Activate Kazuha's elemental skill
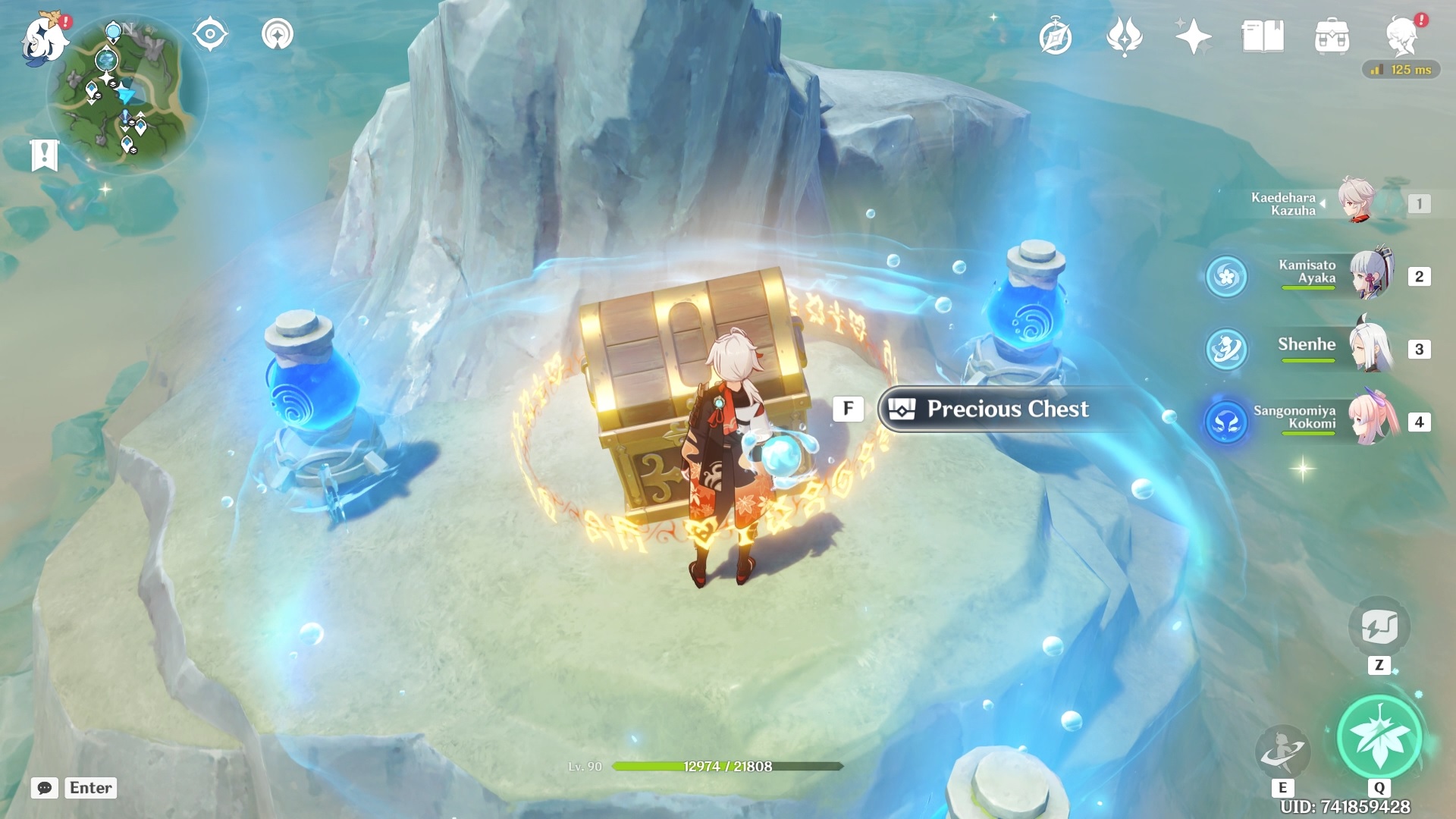Image resolution: width=1456 pixels, height=819 pixels. [1282, 751]
